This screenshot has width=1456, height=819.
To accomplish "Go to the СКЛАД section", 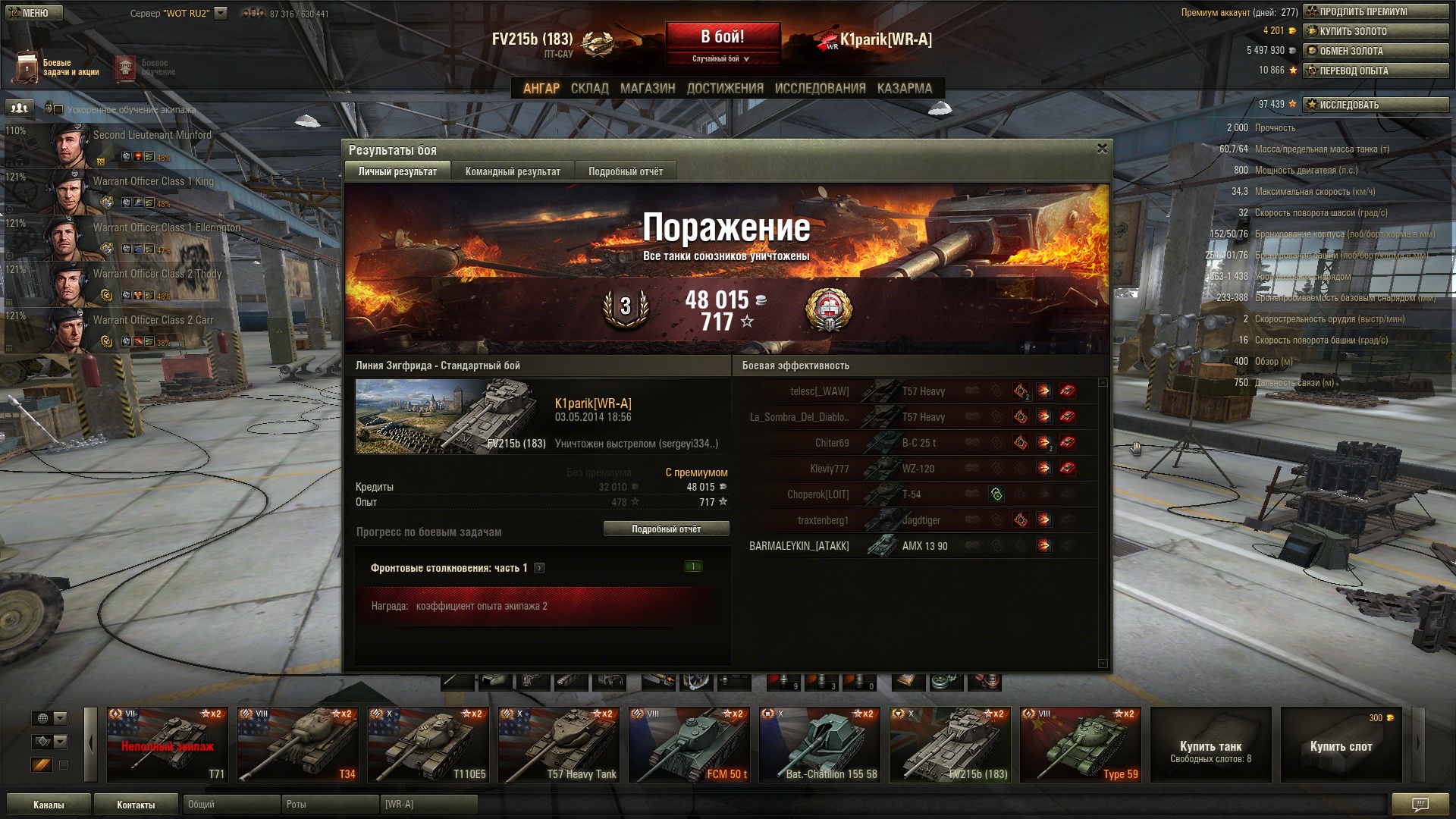I will point(589,89).
